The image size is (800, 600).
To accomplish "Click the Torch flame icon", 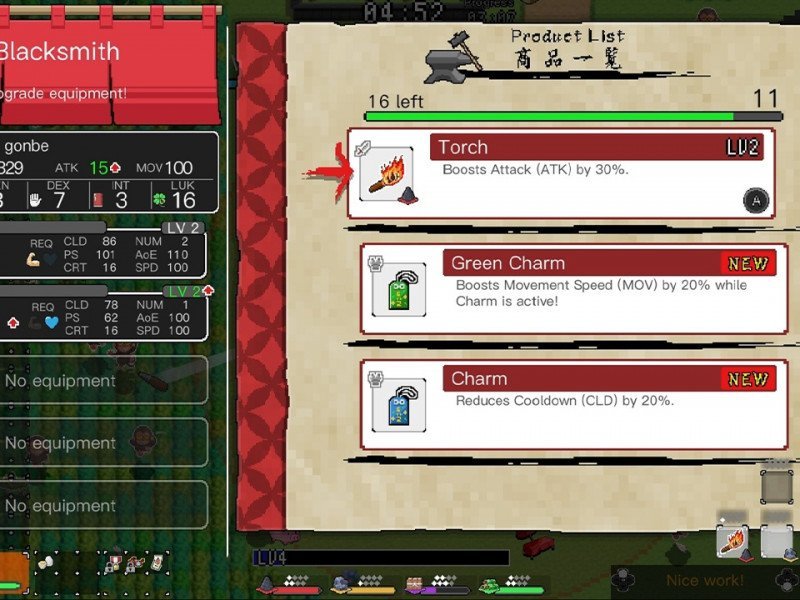I will pyautogui.click(x=386, y=174).
